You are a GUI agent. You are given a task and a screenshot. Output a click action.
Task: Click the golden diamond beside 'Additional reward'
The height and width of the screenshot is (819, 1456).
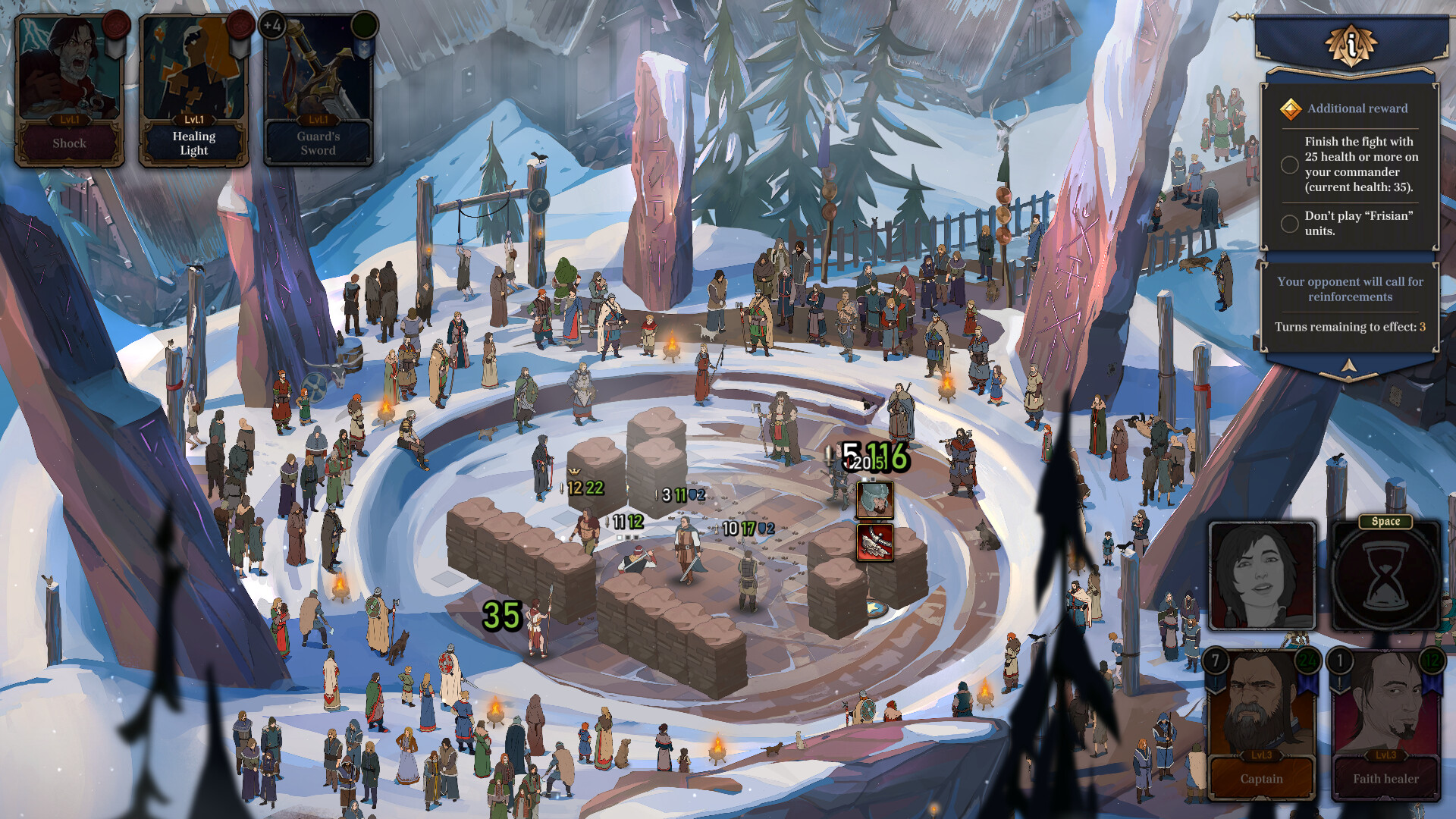pos(1289,108)
